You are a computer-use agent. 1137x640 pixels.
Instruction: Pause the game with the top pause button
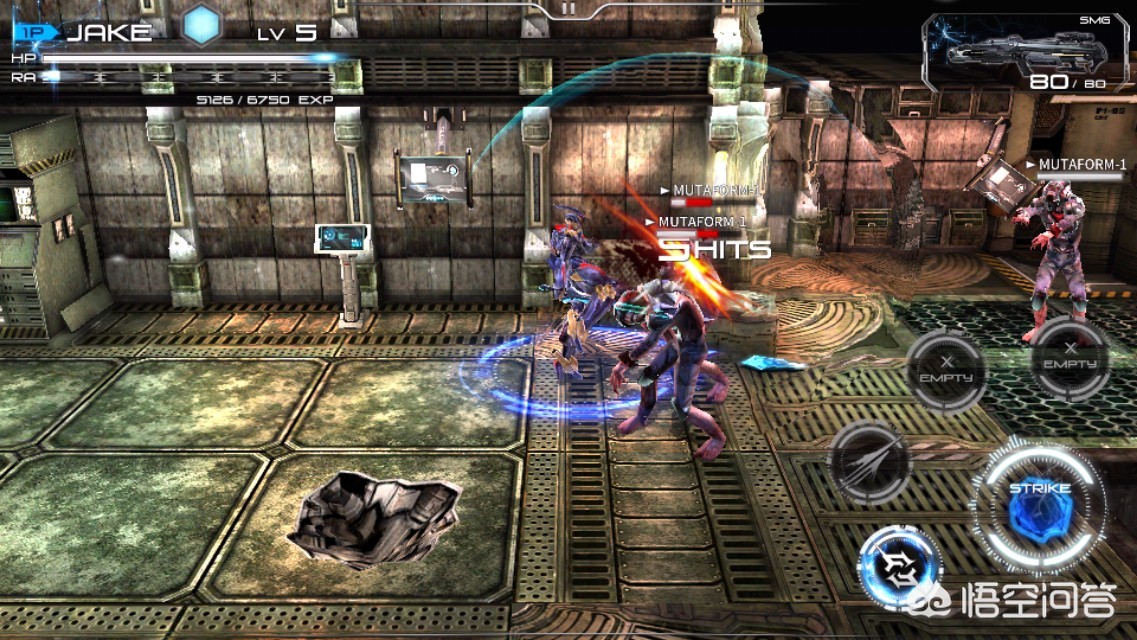[x=568, y=8]
